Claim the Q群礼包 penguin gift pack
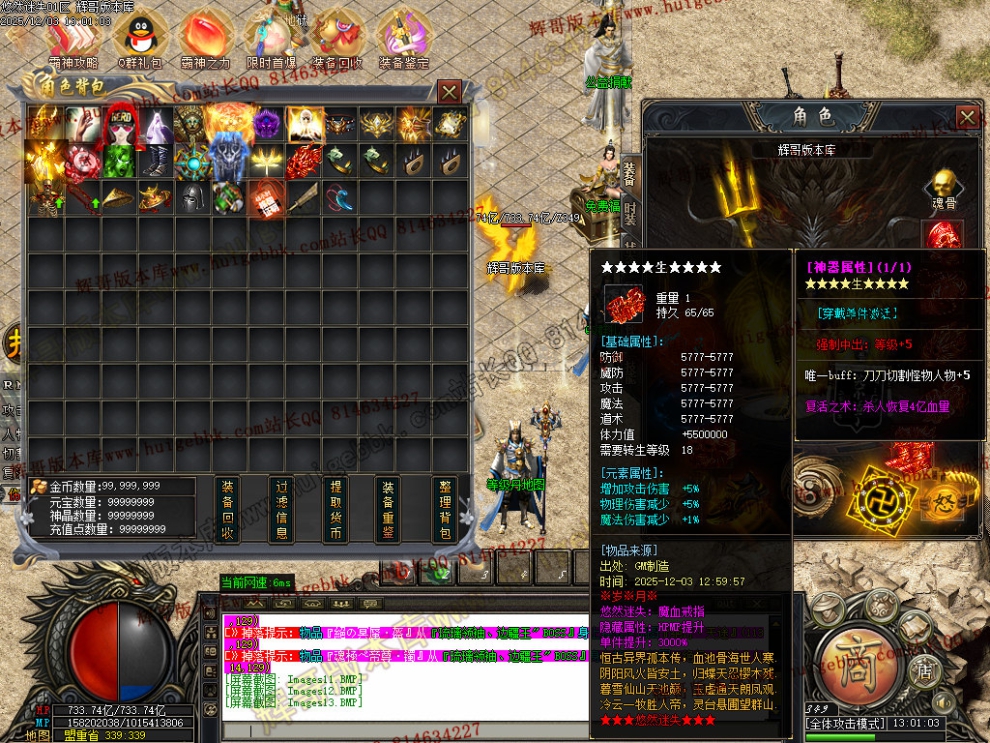Image resolution: width=990 pixels, height=743 pixels. (138, 36)
